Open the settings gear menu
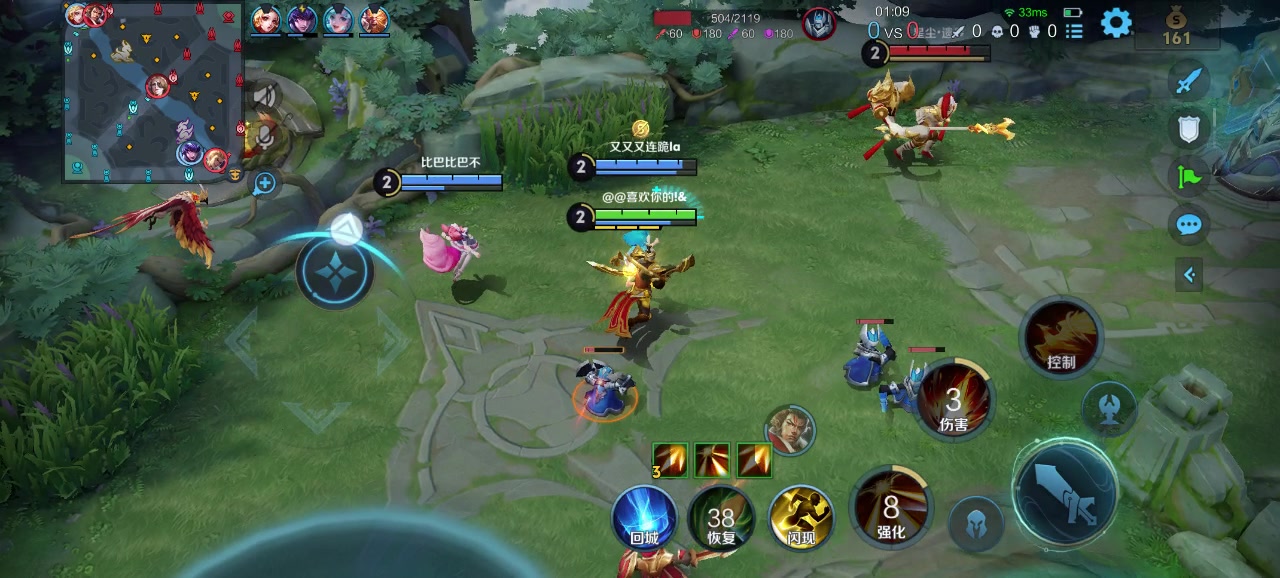The width and height of the screenshot is (1280, 578). coord(1116,22)
